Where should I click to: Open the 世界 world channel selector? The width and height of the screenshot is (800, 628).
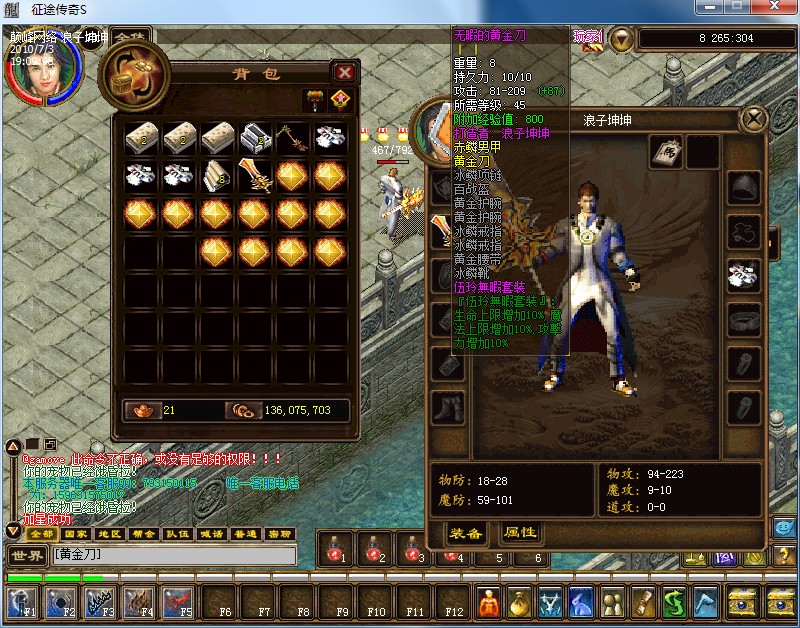coord(26,555)
